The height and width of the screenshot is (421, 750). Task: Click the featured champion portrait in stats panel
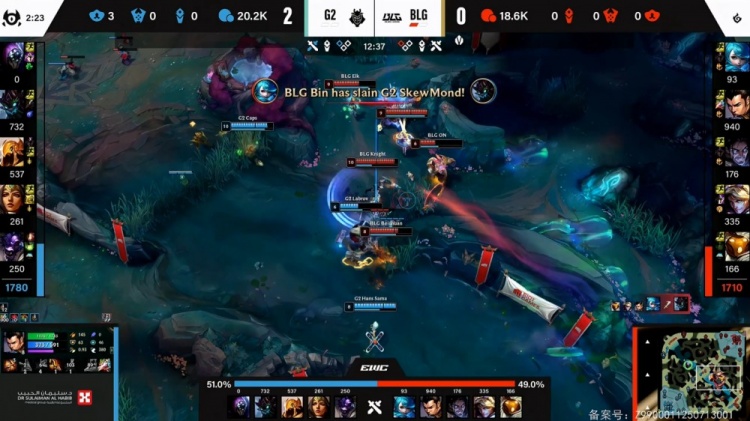[15, 350]
